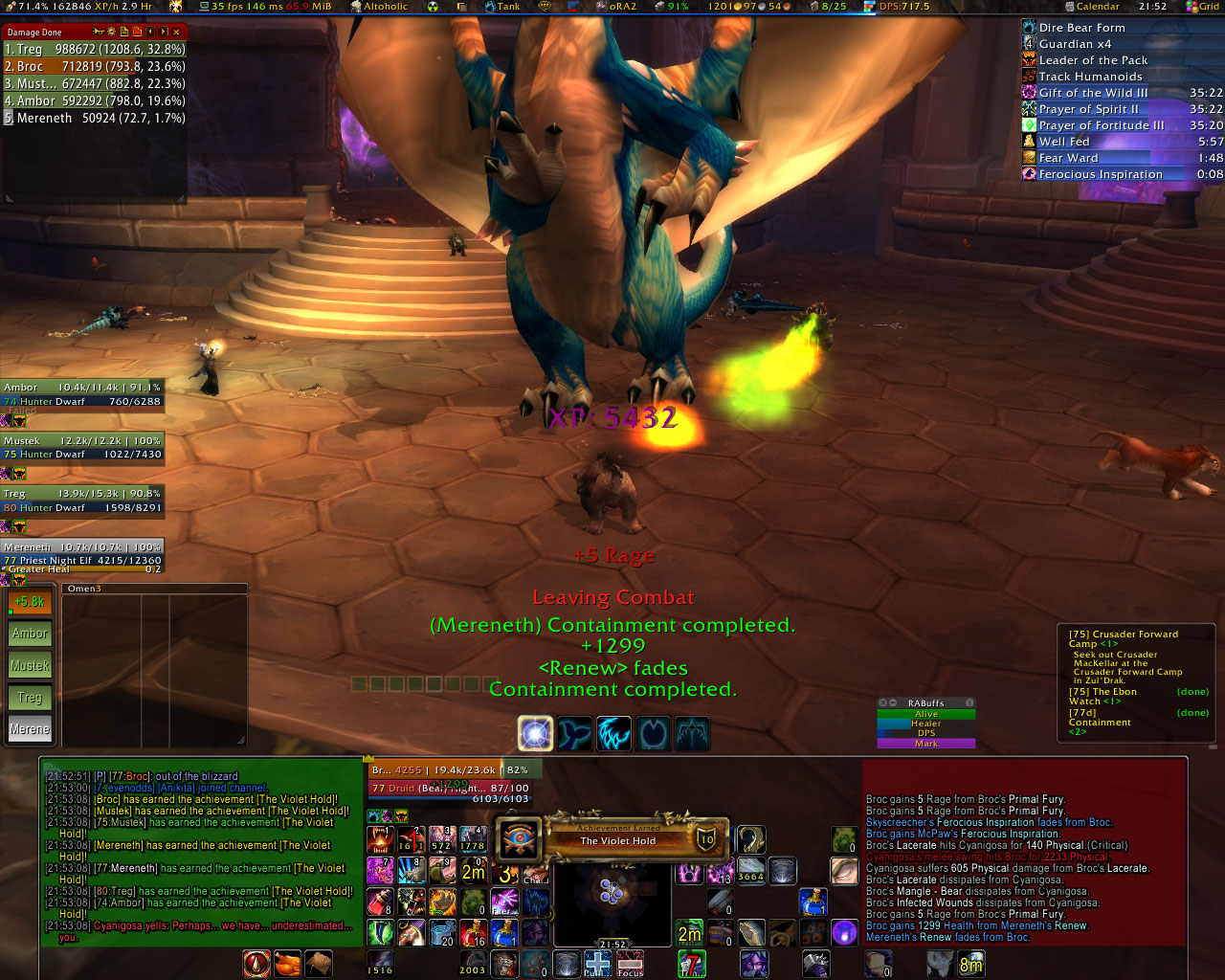Image resolution: width=1225 pixels, height=980 pixels.
Task: Close the Damage Done meter window
Action: point(176,32)
